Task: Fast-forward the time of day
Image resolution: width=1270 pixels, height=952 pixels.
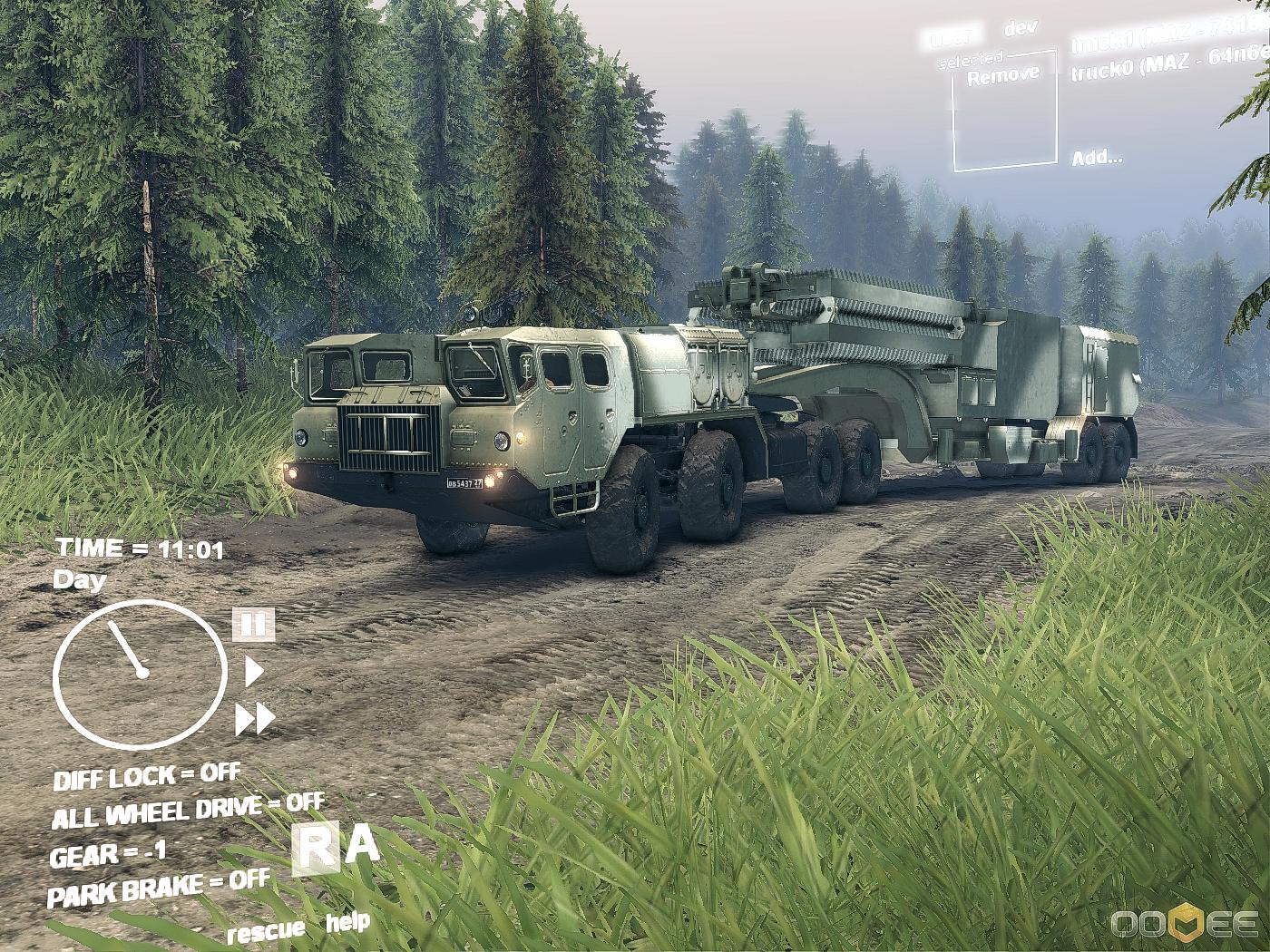Action: (255, 719)
